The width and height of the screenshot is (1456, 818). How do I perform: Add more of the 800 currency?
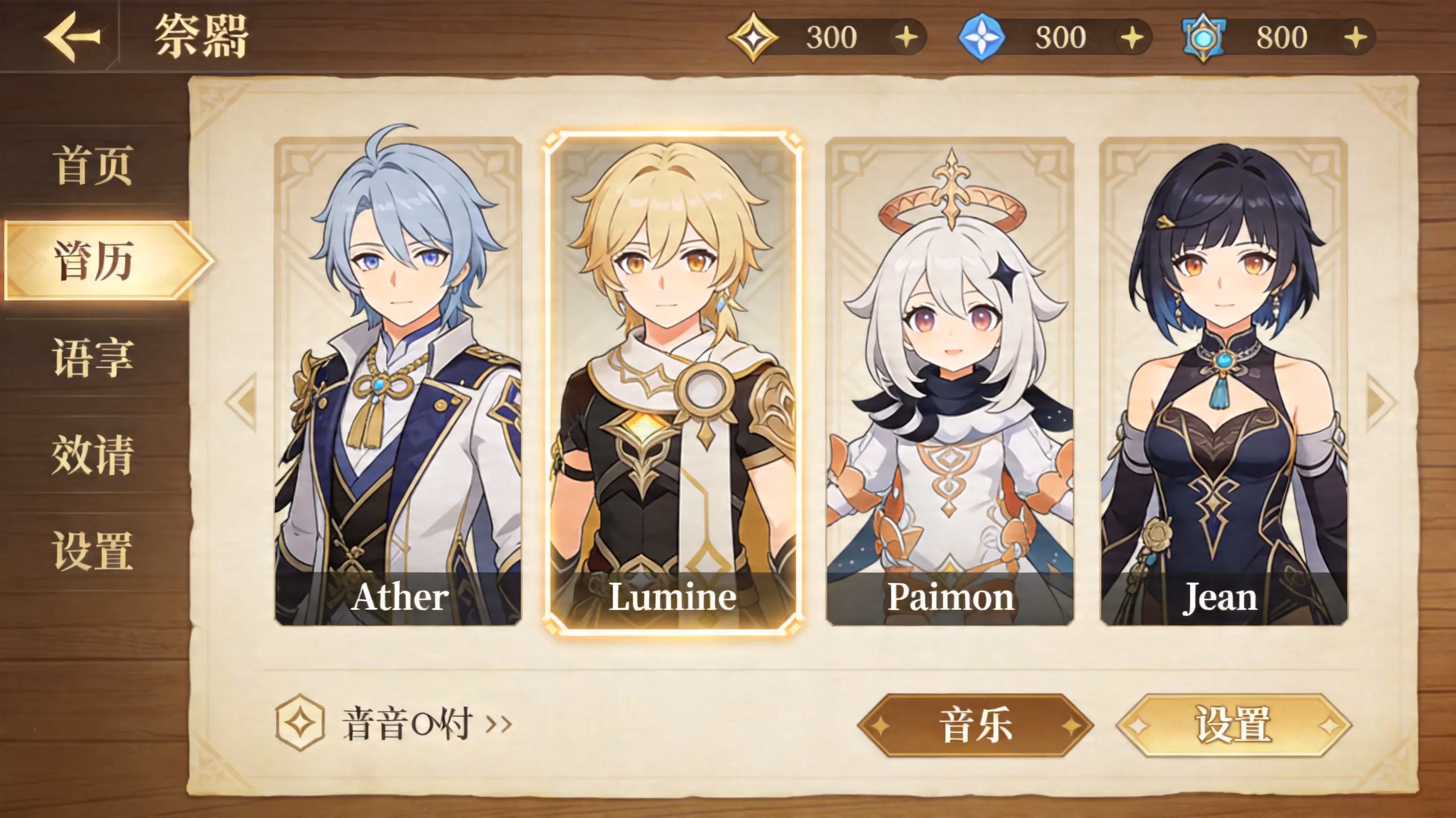tap(1355, 38)
